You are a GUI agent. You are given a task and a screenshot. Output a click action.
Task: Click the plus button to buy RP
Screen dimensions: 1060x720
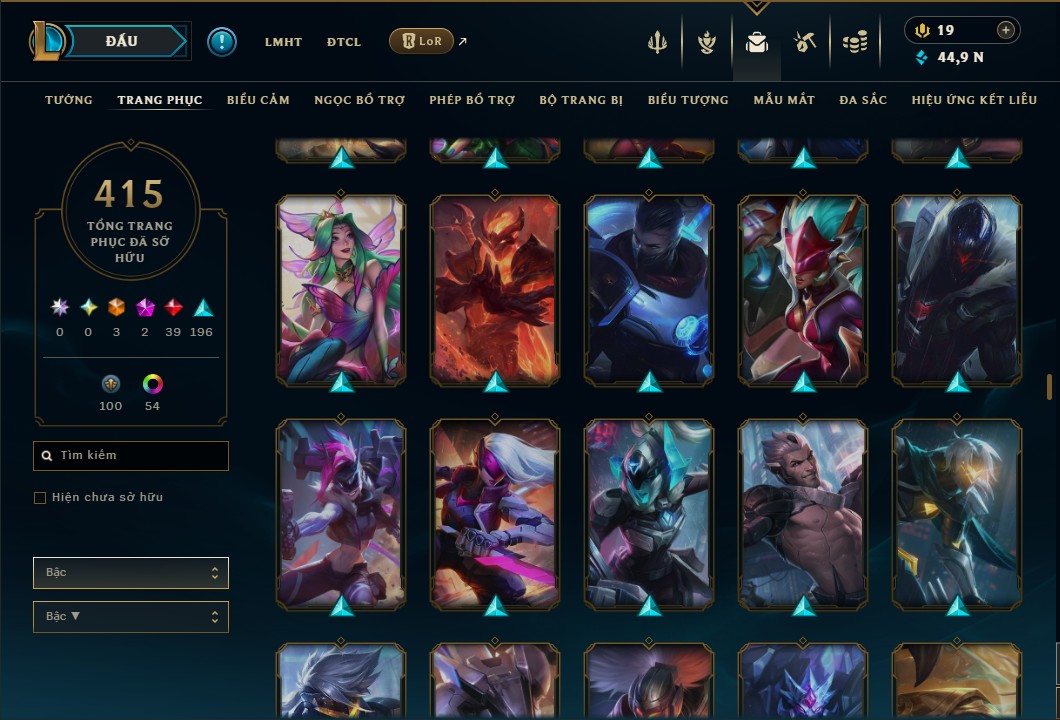(1006, 30)
